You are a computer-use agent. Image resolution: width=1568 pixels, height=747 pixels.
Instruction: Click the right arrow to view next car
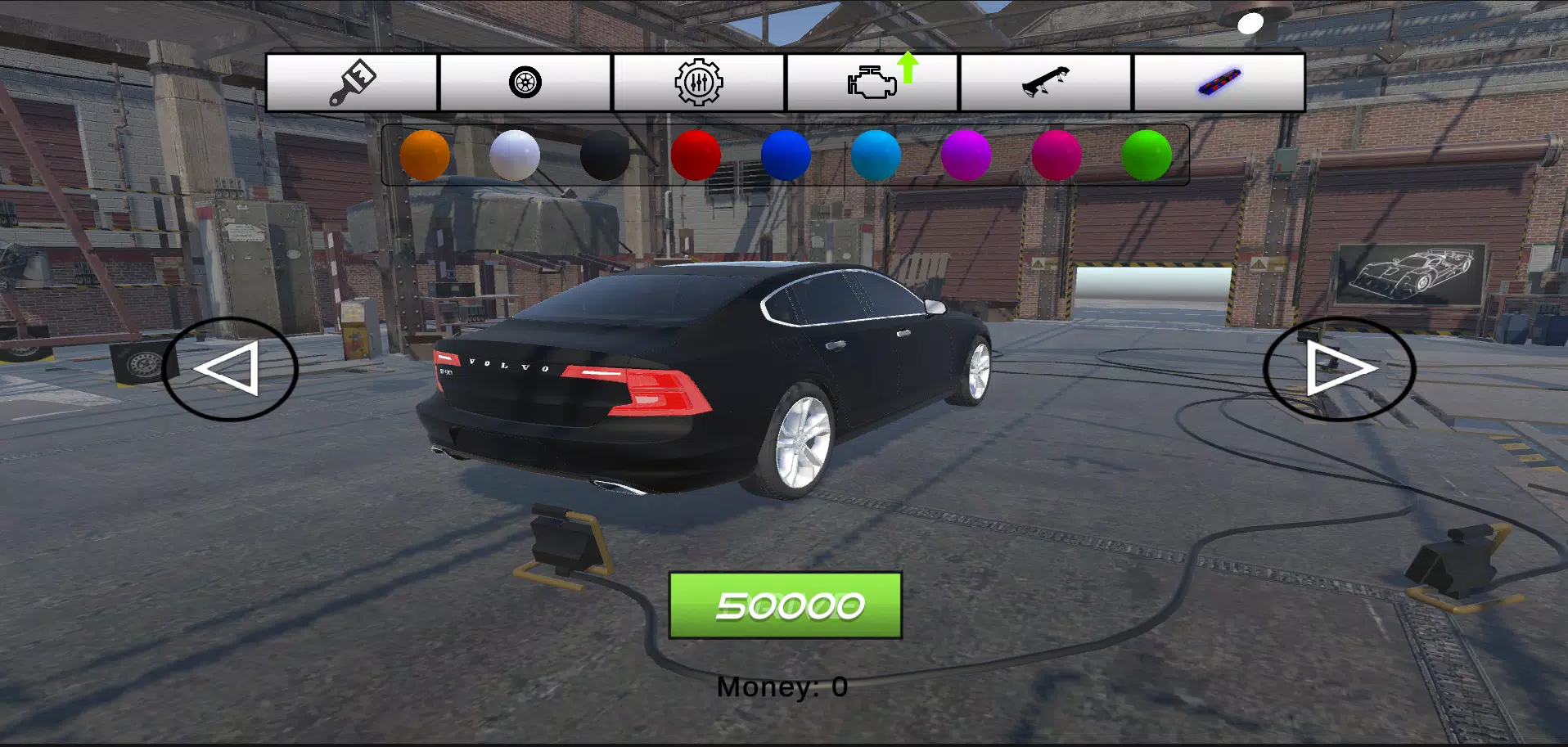coord(1336,369)
